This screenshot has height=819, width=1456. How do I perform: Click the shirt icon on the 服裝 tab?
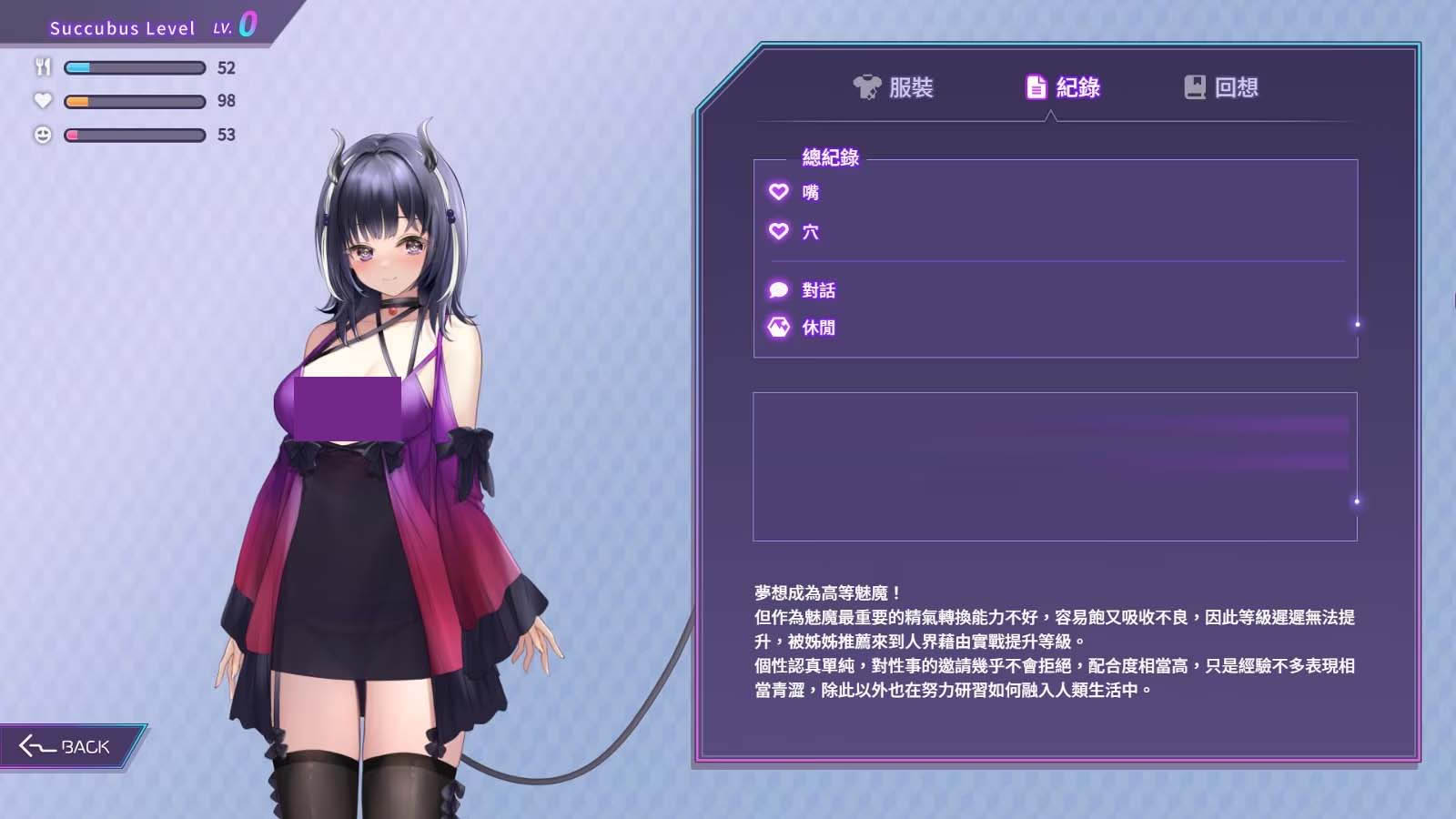865,87
